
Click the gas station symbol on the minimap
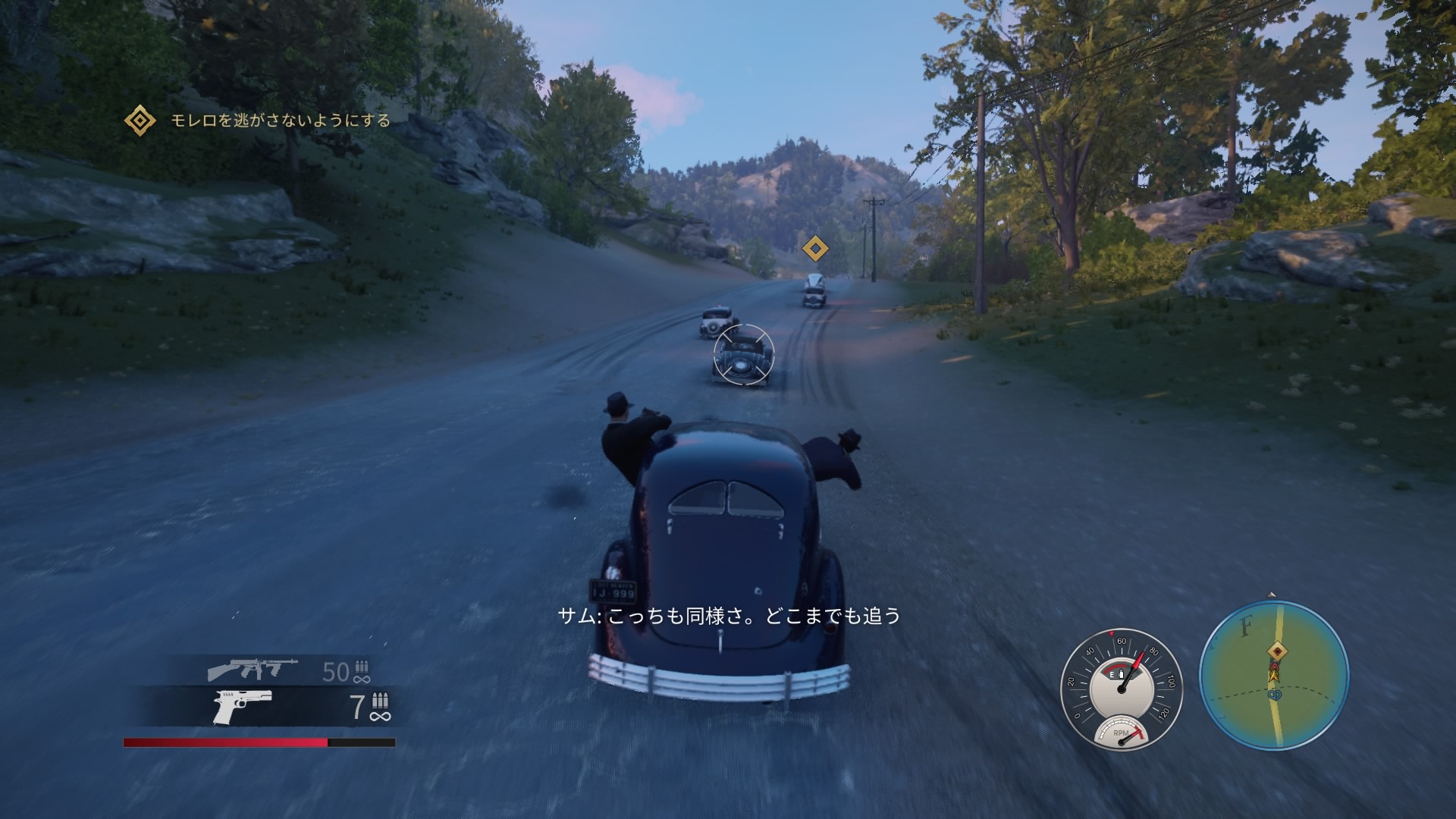tap(1276, 695)
